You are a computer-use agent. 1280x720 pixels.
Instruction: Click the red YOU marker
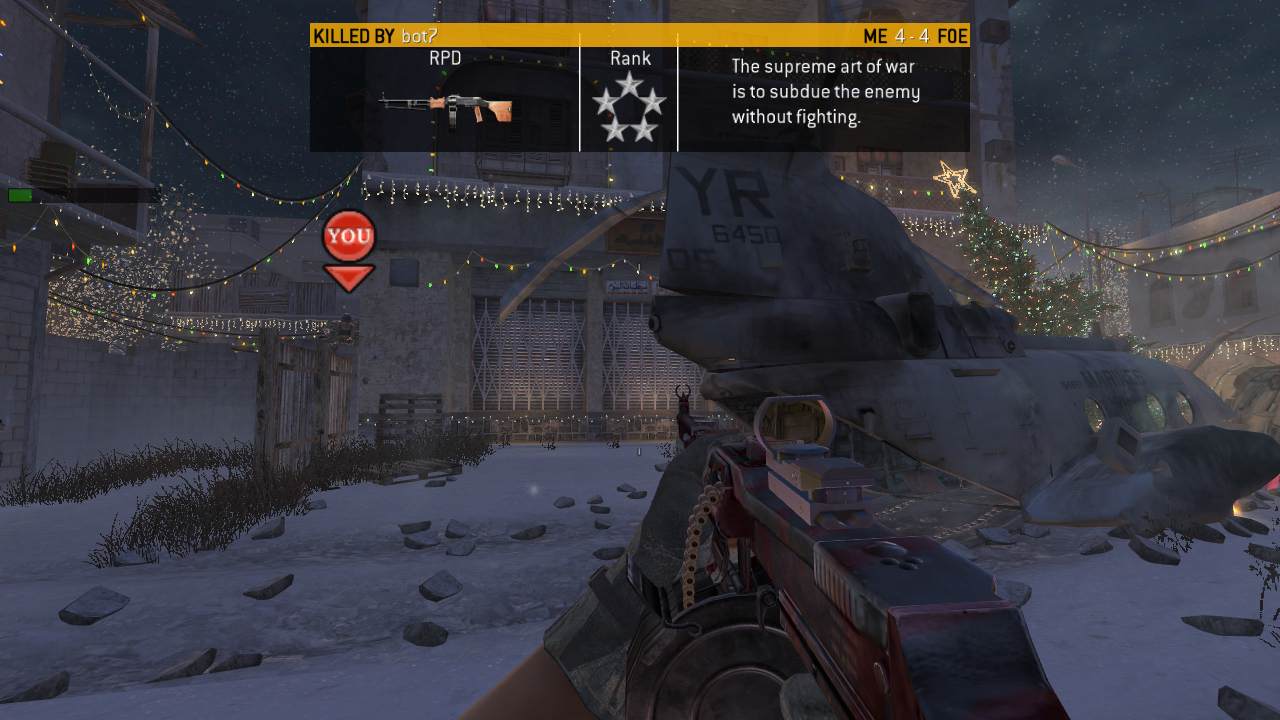pyautogui.click(x=349, y=237)
